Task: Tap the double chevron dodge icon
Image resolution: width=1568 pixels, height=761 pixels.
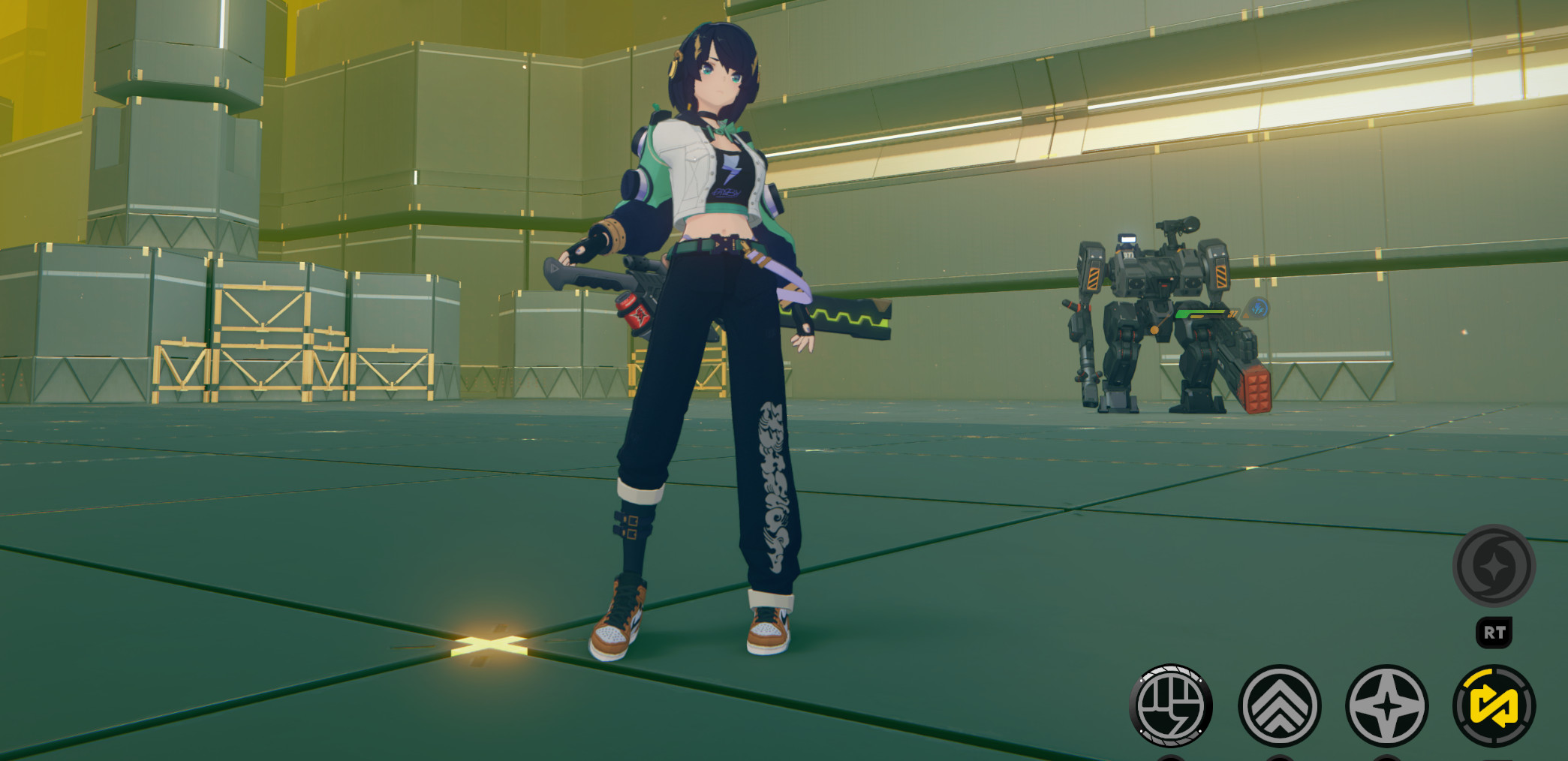Action: pos(1279,706)
